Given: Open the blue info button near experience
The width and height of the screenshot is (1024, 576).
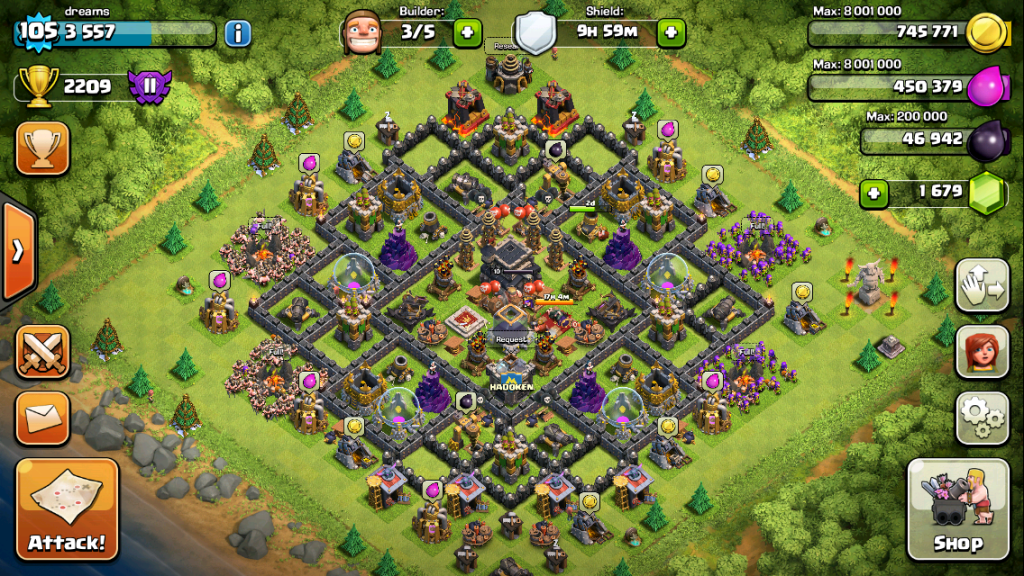Looking at the screenshot, I should (x=237, y=33).
